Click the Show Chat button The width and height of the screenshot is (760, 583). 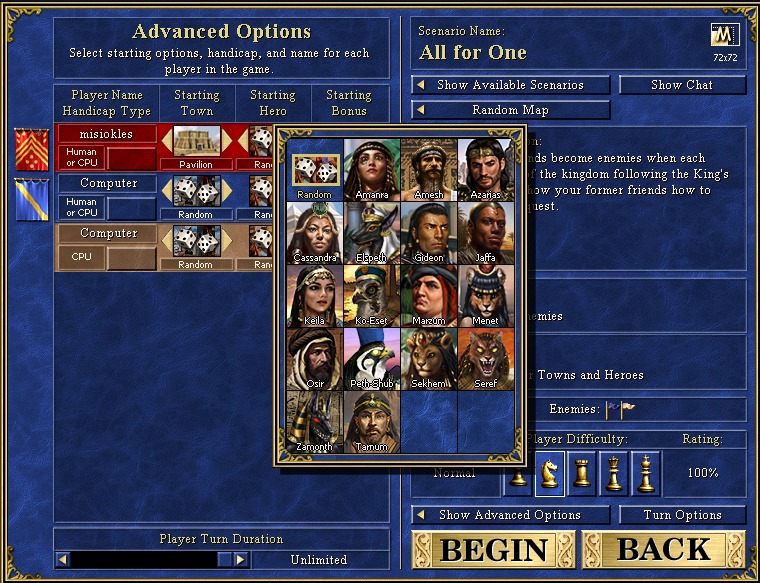[682, 85]
